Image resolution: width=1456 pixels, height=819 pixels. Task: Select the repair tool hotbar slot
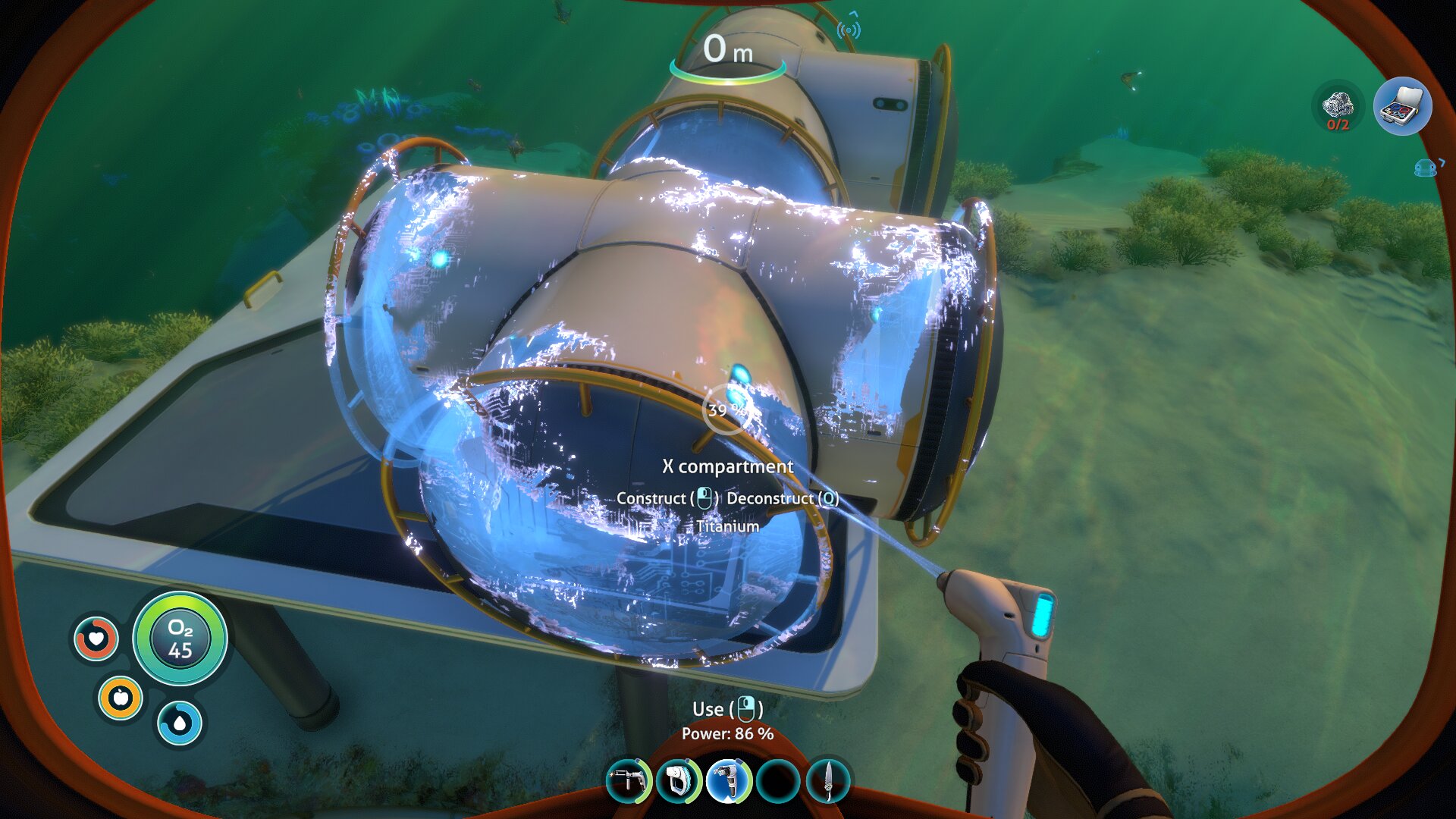[629, 780]
